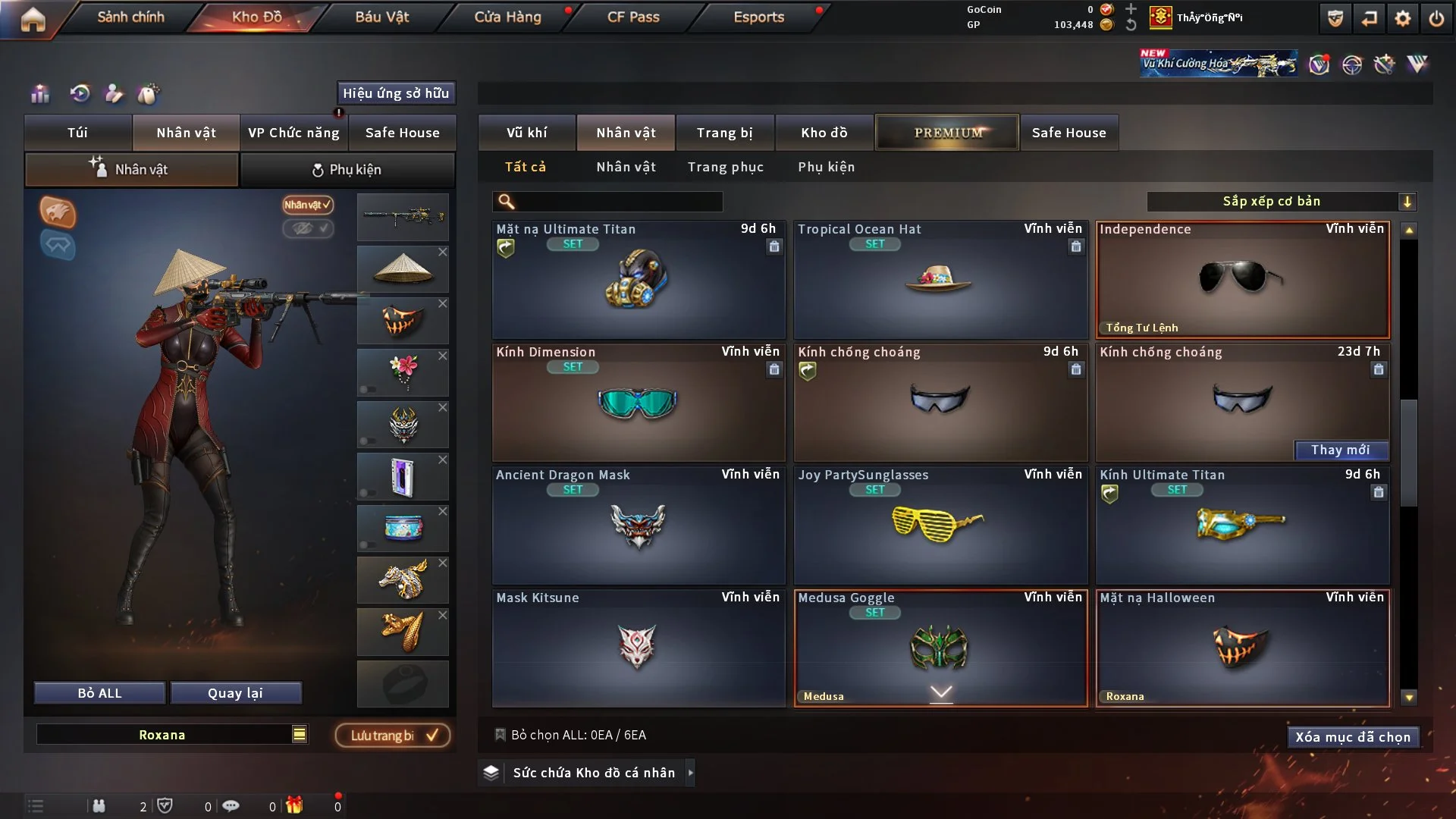Go to the CF Pass page
1456x819 pixels.
point(633,17)
